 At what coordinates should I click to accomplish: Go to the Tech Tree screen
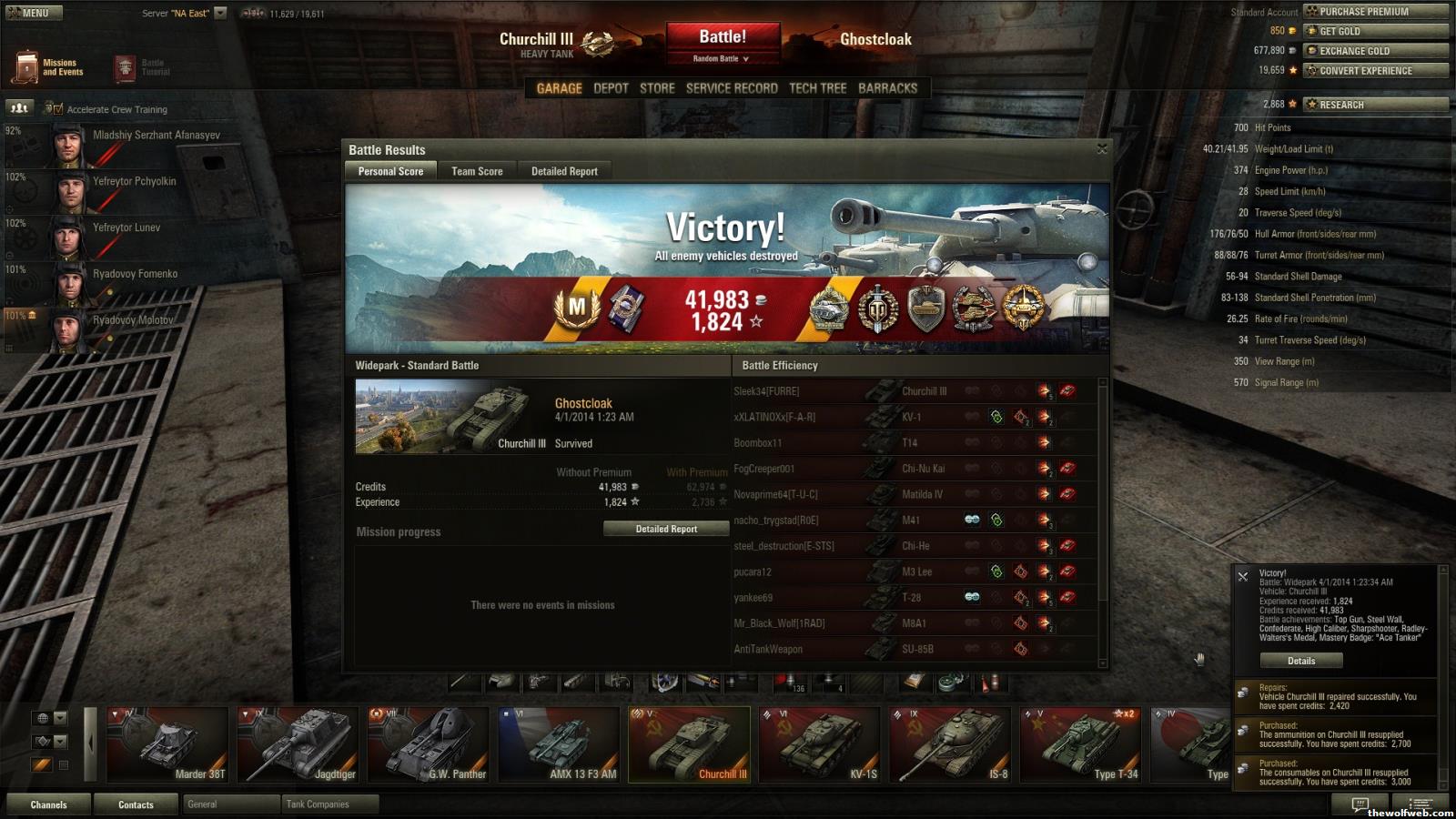coord(817,88)
